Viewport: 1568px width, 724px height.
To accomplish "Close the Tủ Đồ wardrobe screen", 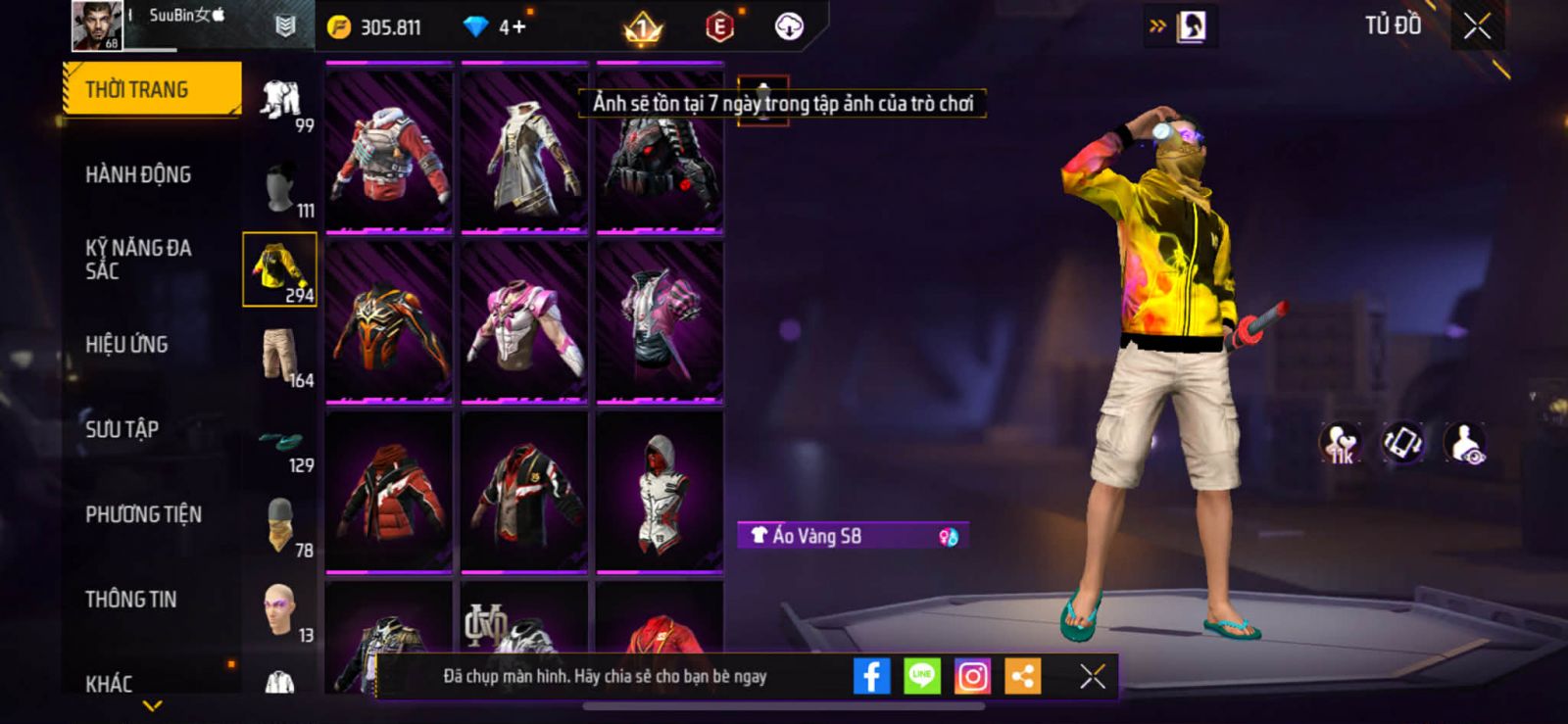I will (1477, 26).
